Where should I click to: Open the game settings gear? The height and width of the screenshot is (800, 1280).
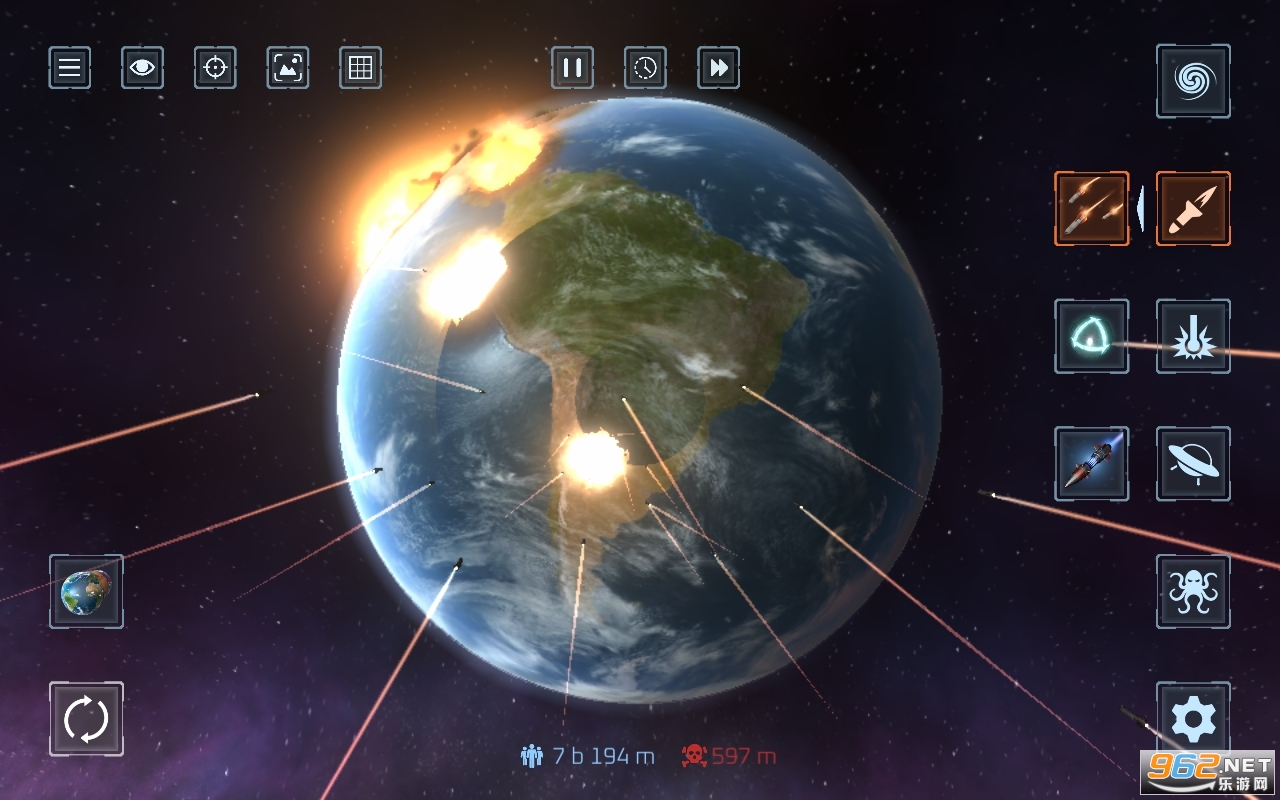point(1192,719)
